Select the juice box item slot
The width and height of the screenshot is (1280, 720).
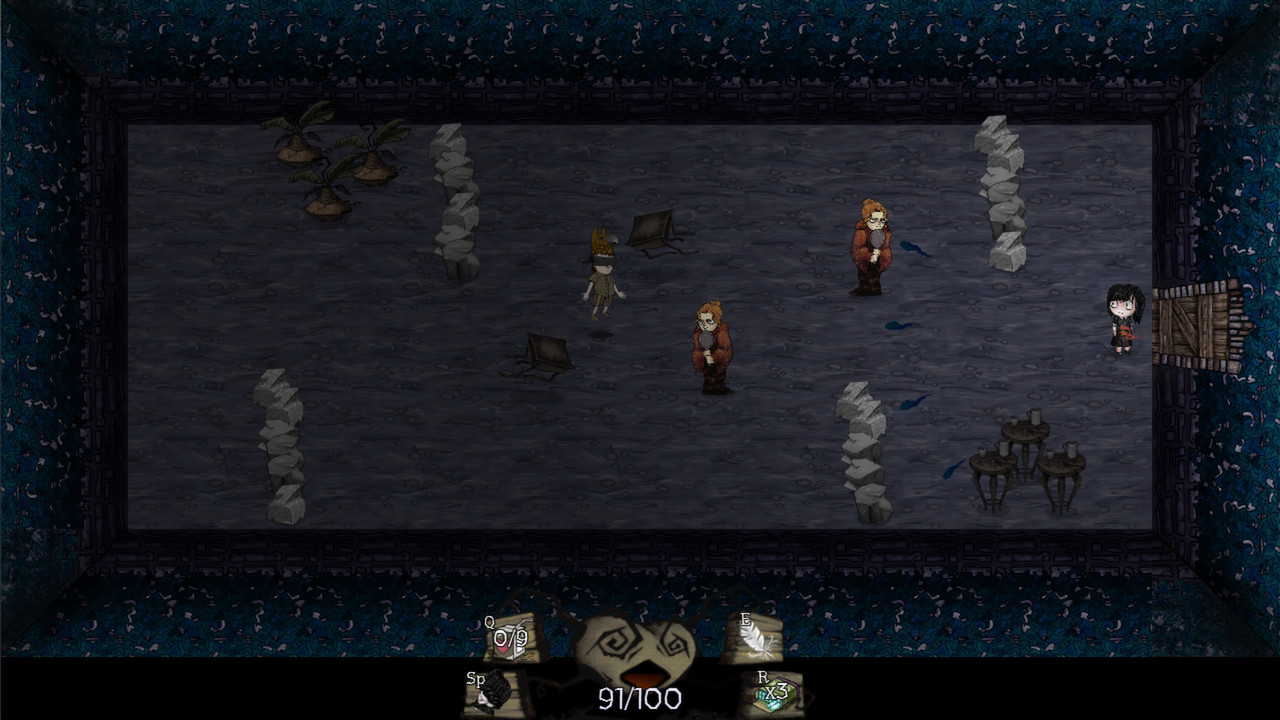click(x=511, y=637)
